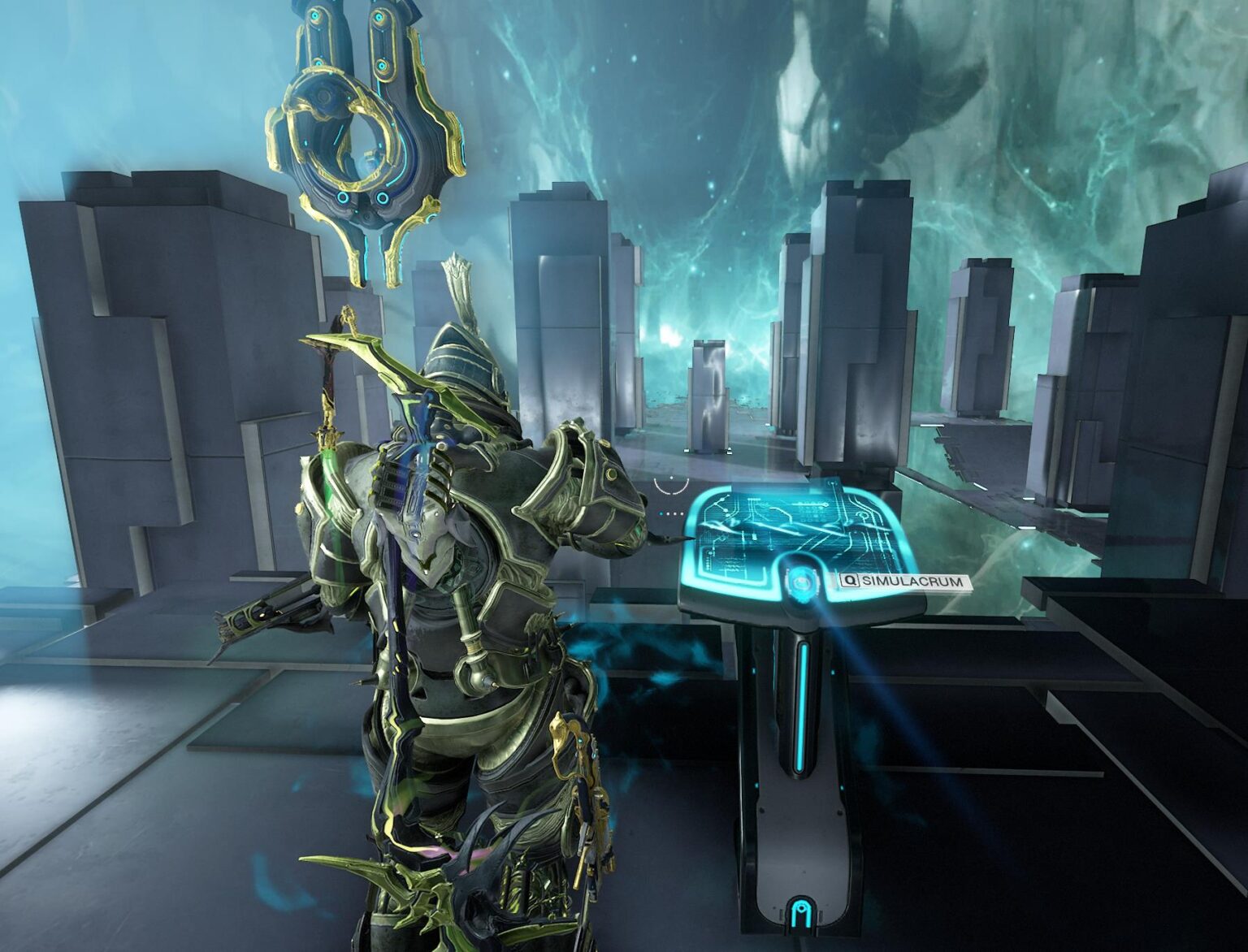Image resolution: width=1248 pixels, height=952 pixels.
Task: Click the node cluster on the hologram's left
Action: coord(721,504)
